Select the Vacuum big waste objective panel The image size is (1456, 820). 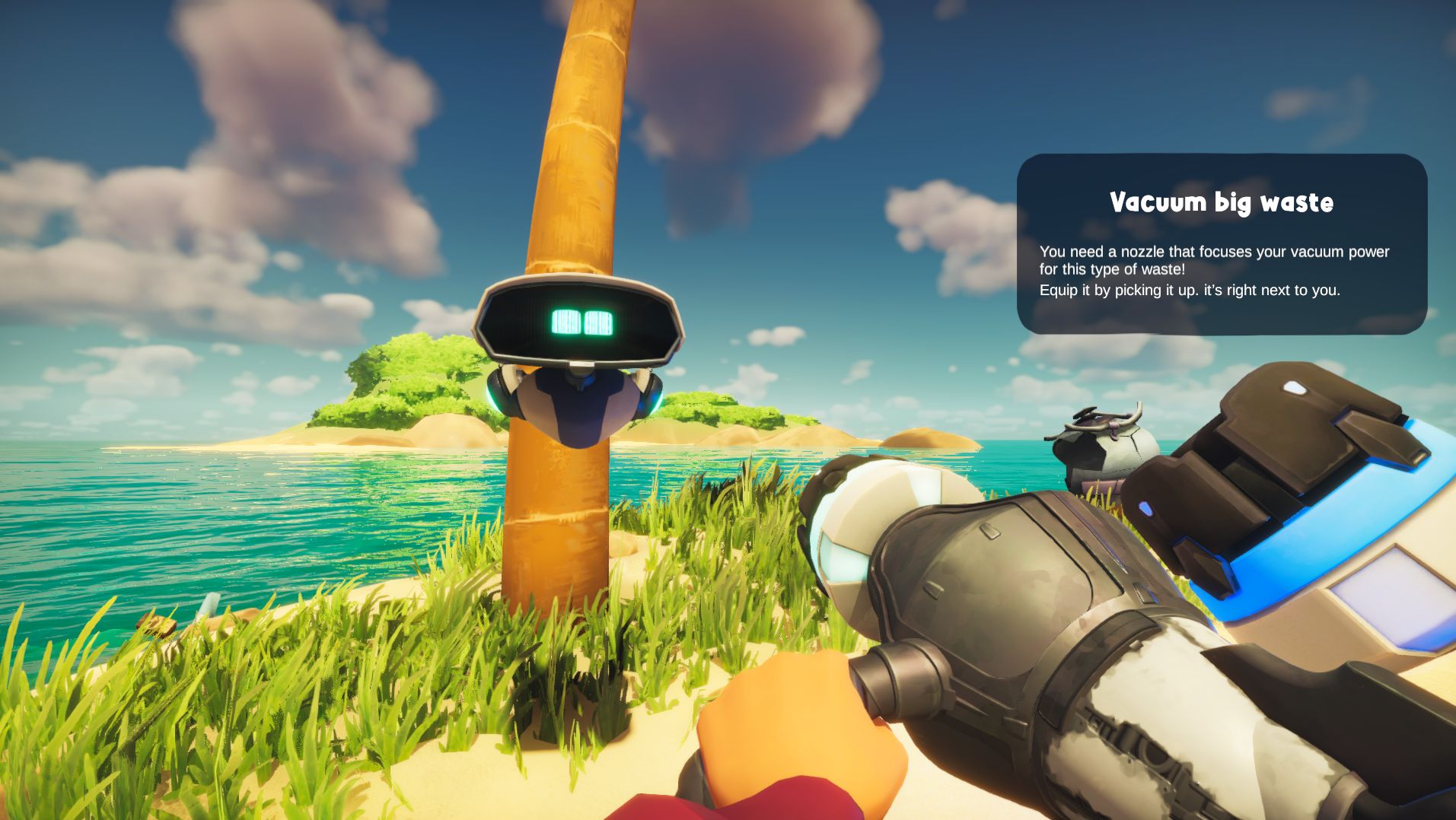pyautogui.click(x=1221, y=243)
